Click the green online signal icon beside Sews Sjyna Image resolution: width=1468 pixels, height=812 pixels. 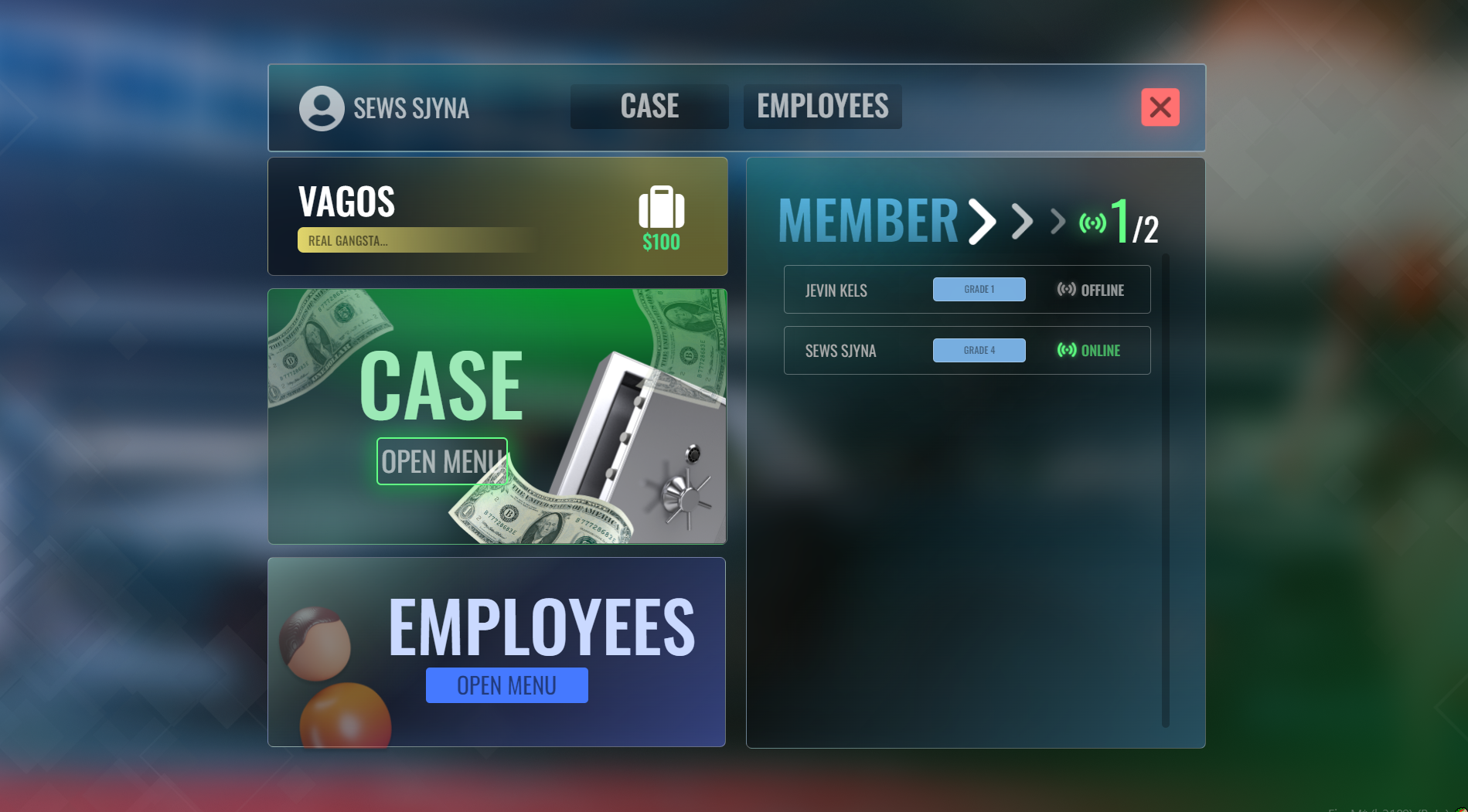point(1066,350)
